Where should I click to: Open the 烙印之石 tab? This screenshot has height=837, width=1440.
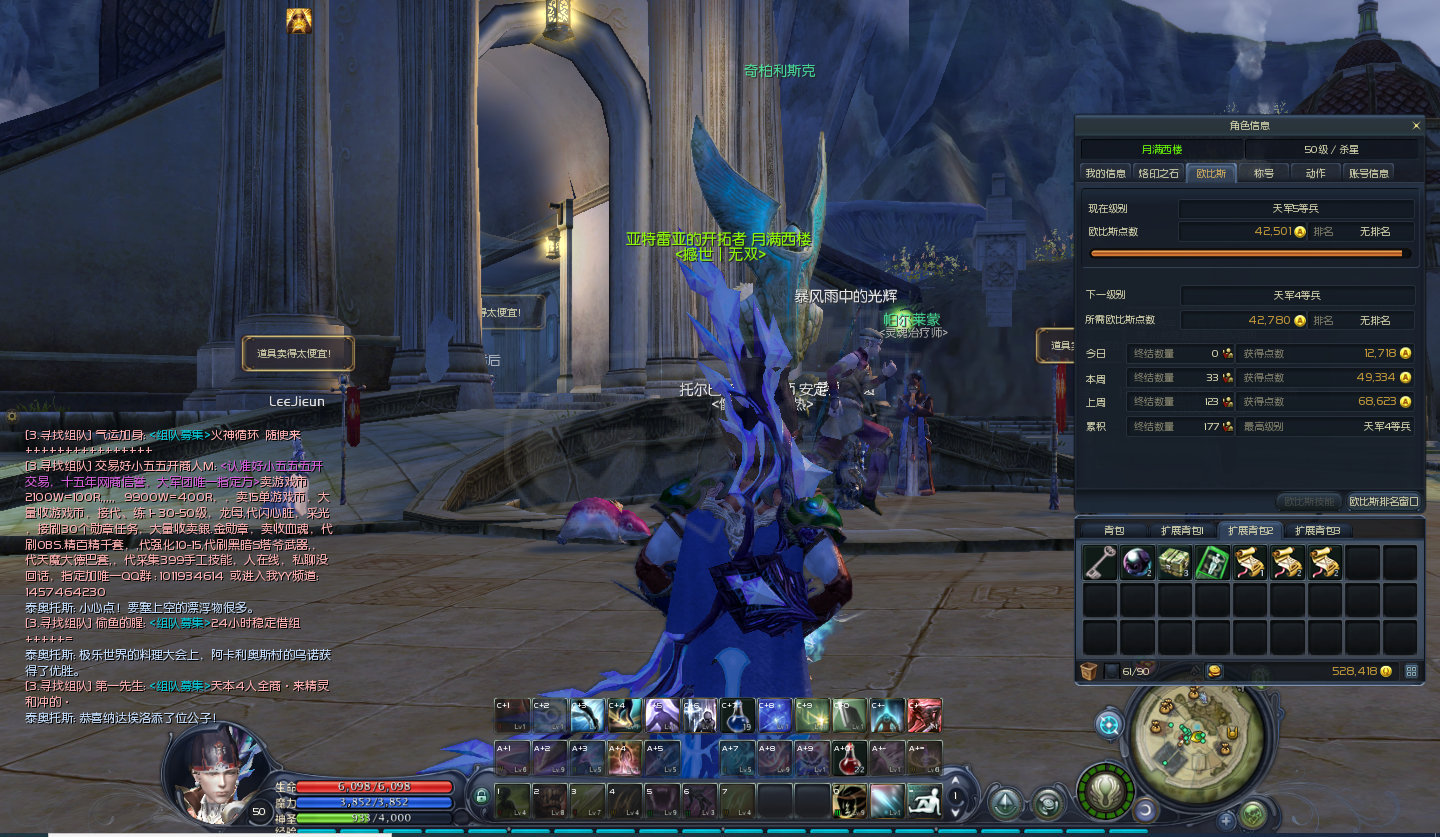1159,173
